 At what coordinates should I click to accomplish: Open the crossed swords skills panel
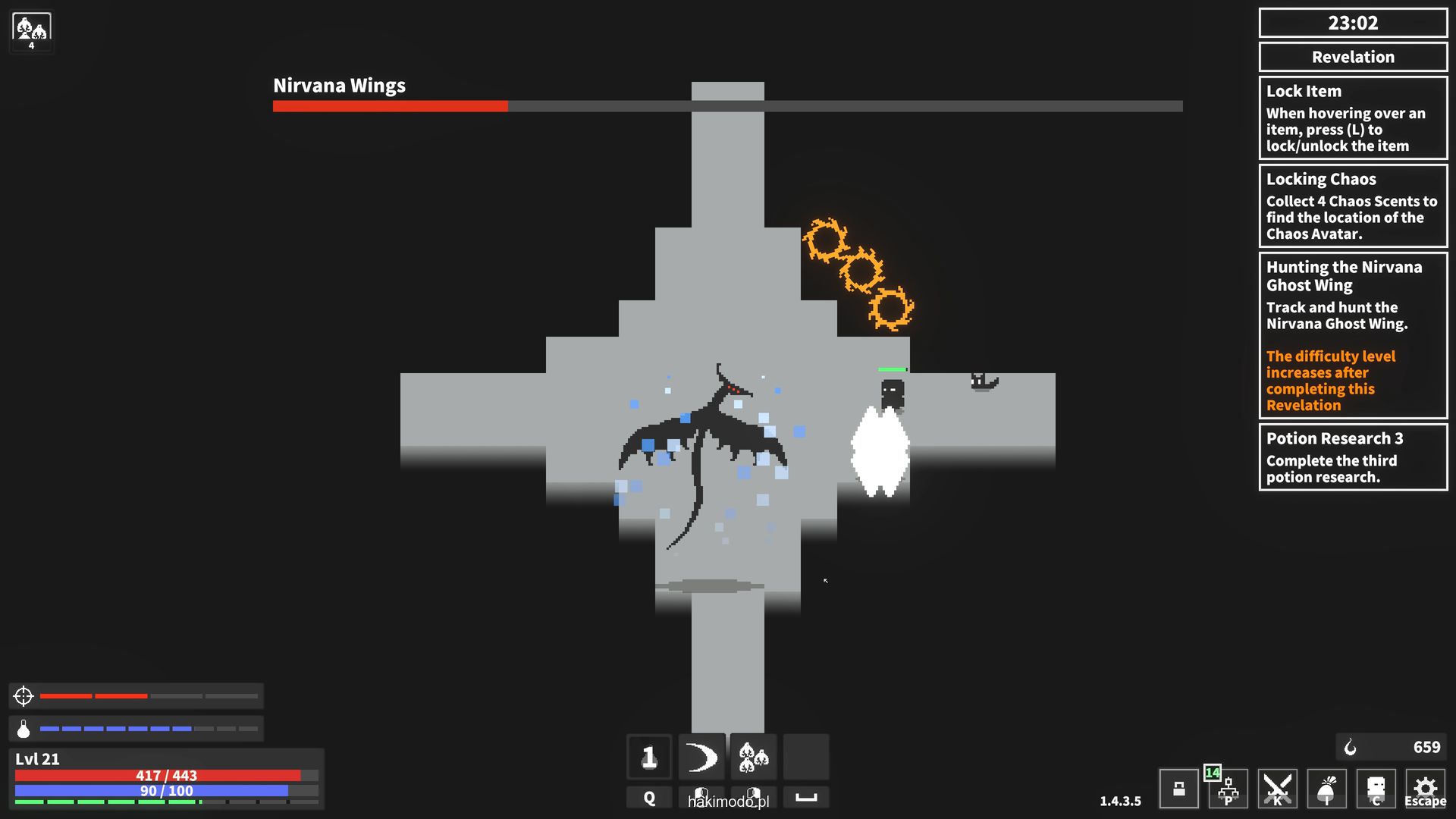tap(1277, 789)
